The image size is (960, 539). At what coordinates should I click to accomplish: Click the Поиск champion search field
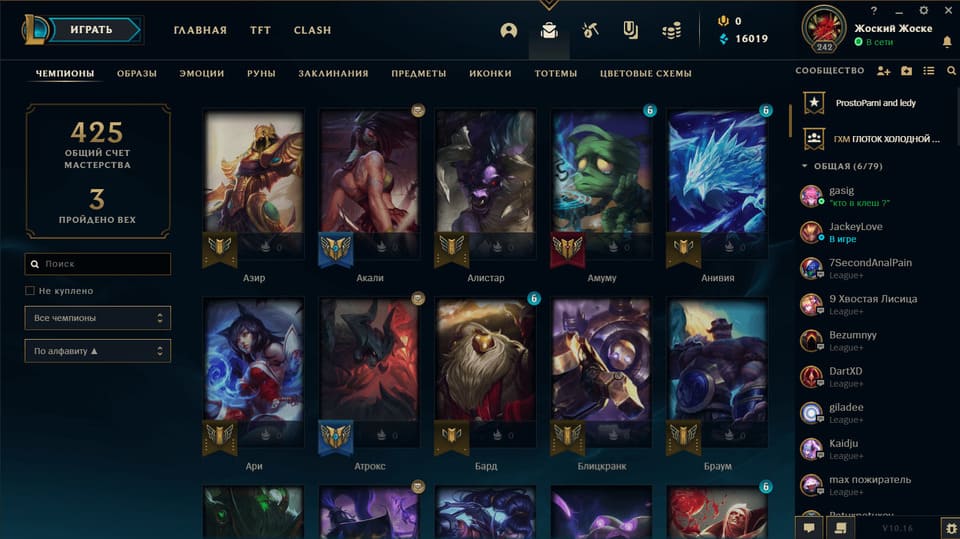[x=98, y=264]
